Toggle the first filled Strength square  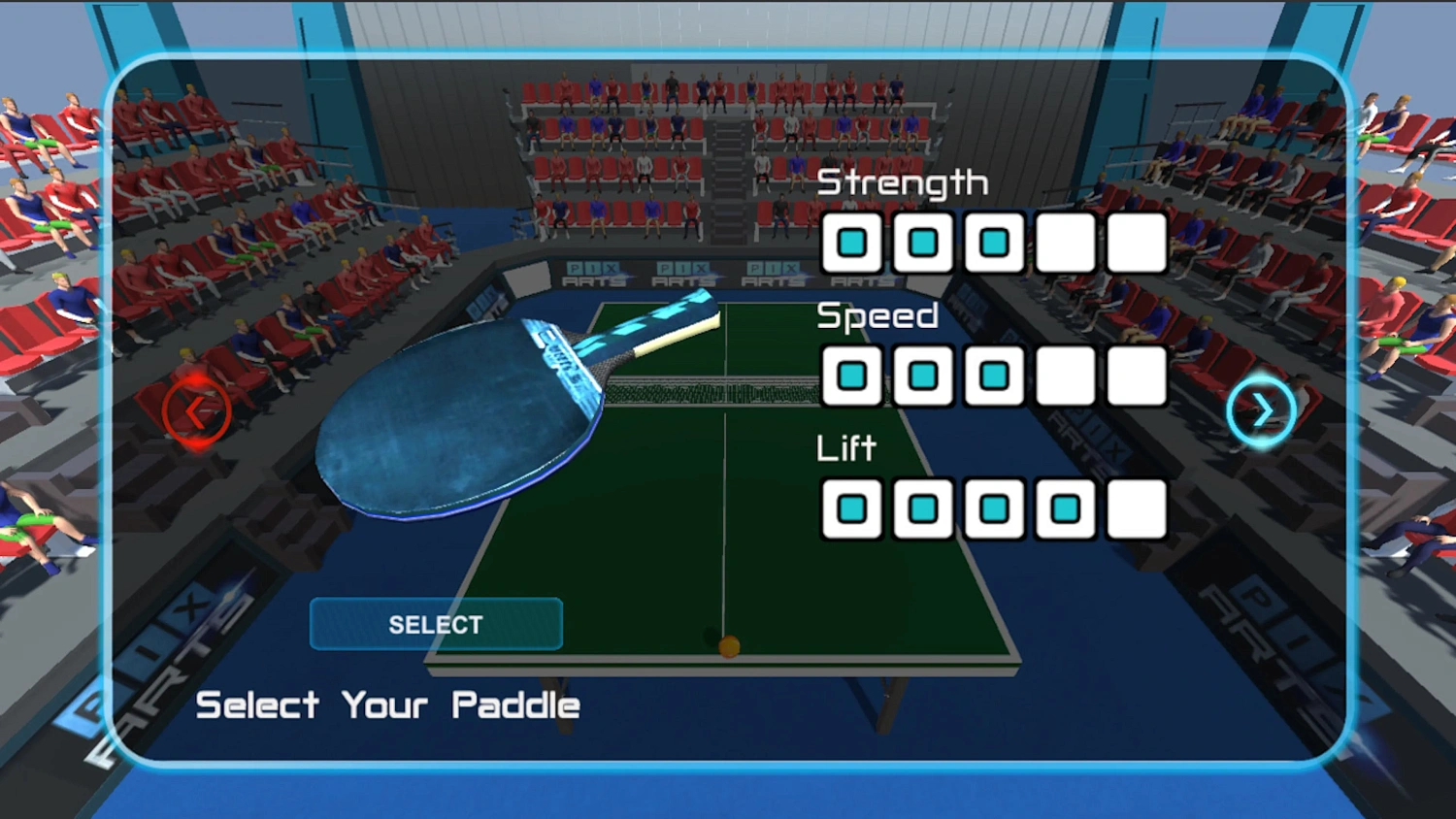(851, 244)
